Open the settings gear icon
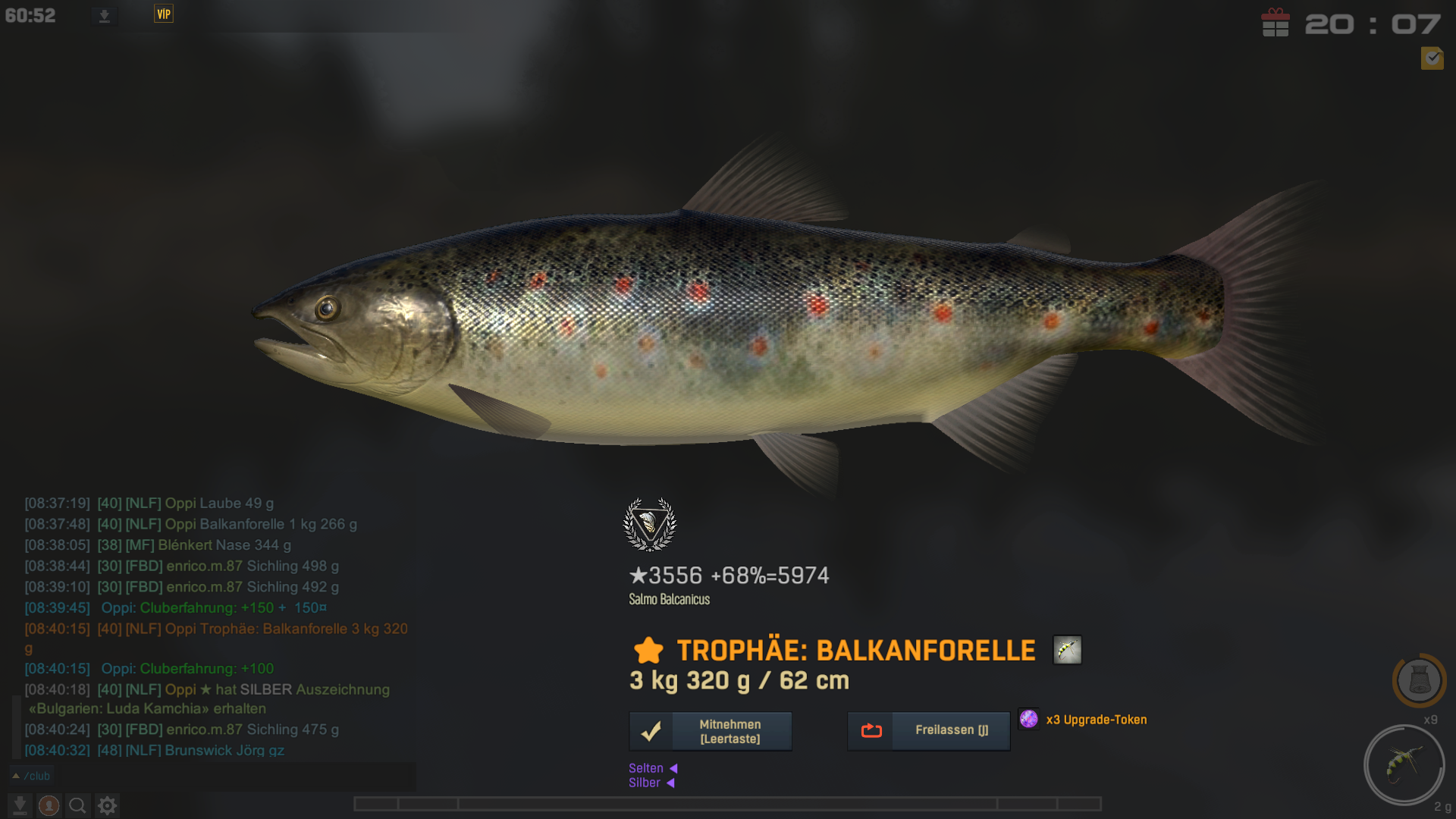This screenshot has width=1456, height=819. tap(107, 805)
